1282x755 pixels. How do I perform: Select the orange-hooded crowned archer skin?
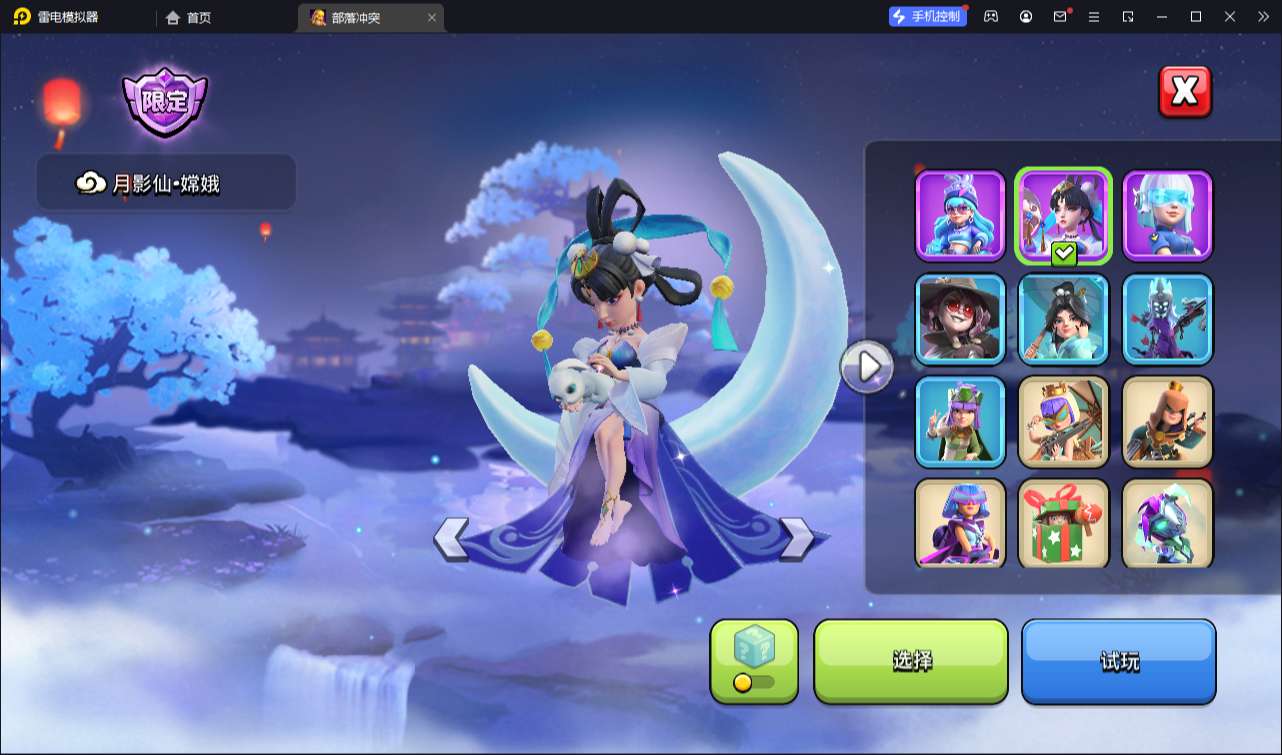(1167, 422)
